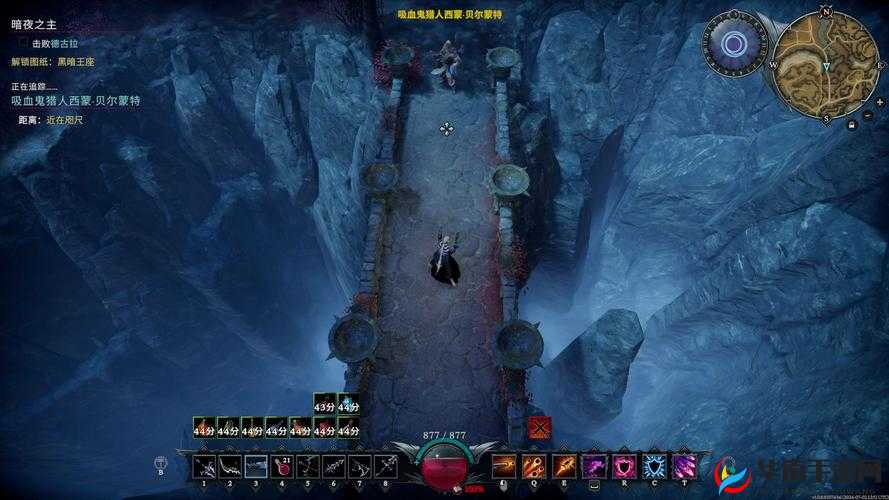889x500 pixels.
Task: Use the red potion in slot 4
Action: tap(283, 466)
